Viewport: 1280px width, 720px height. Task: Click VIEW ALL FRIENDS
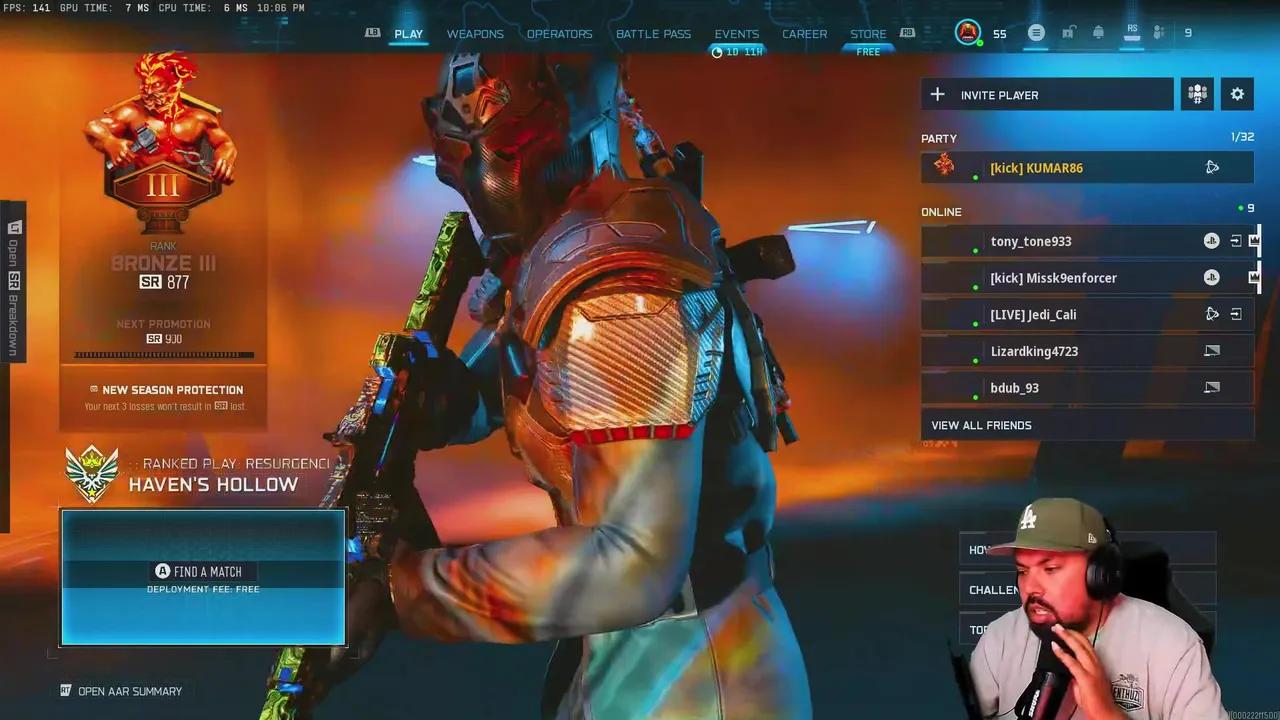(x=982, y=424)
